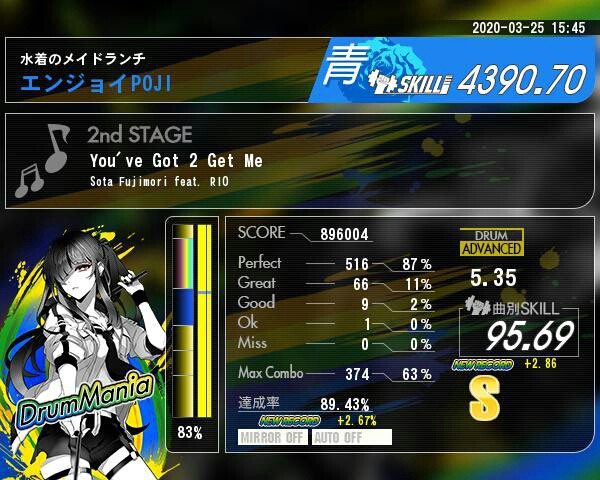Toggle the MIRROR OFF option
This screenshot has width=600, height=480.
(x=273, y=437)
